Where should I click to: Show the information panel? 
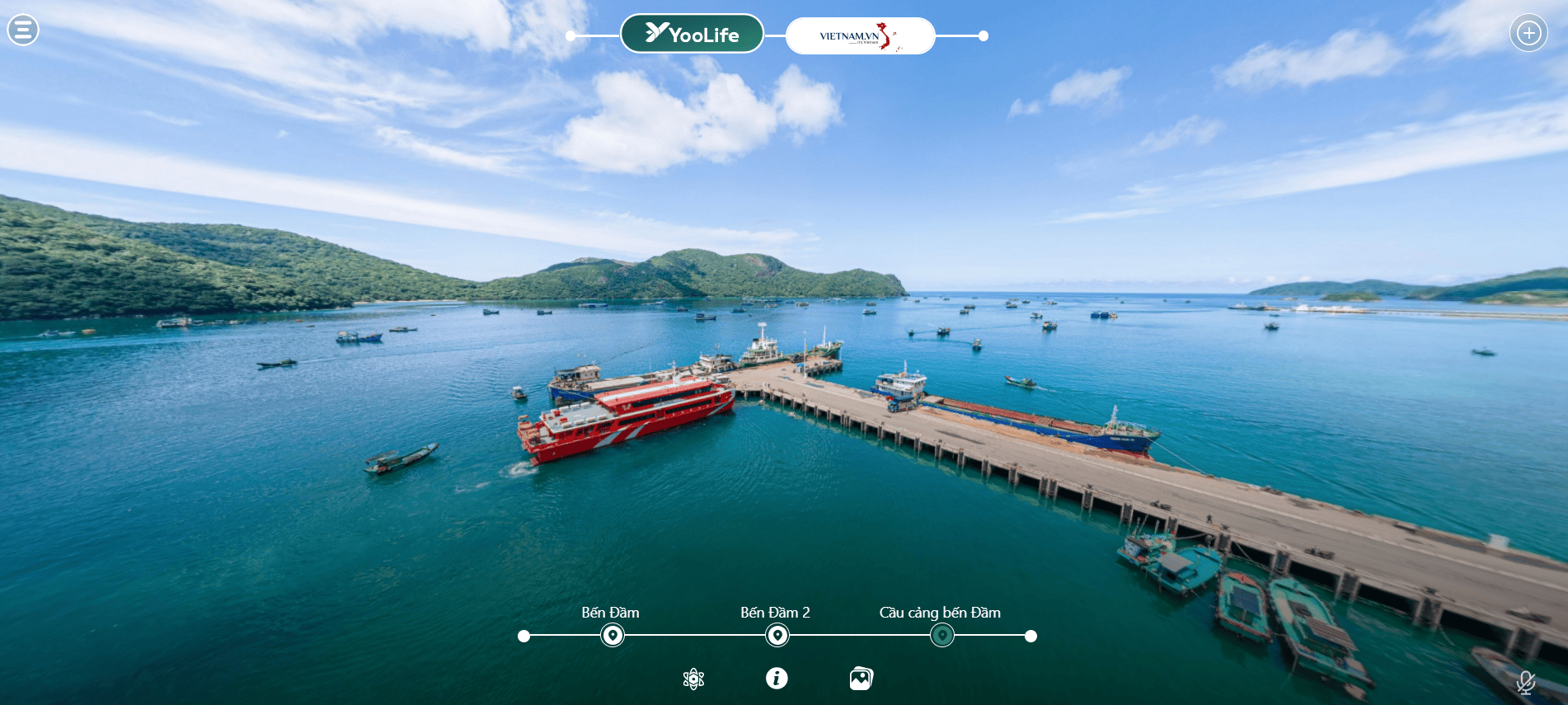(777, 678)
